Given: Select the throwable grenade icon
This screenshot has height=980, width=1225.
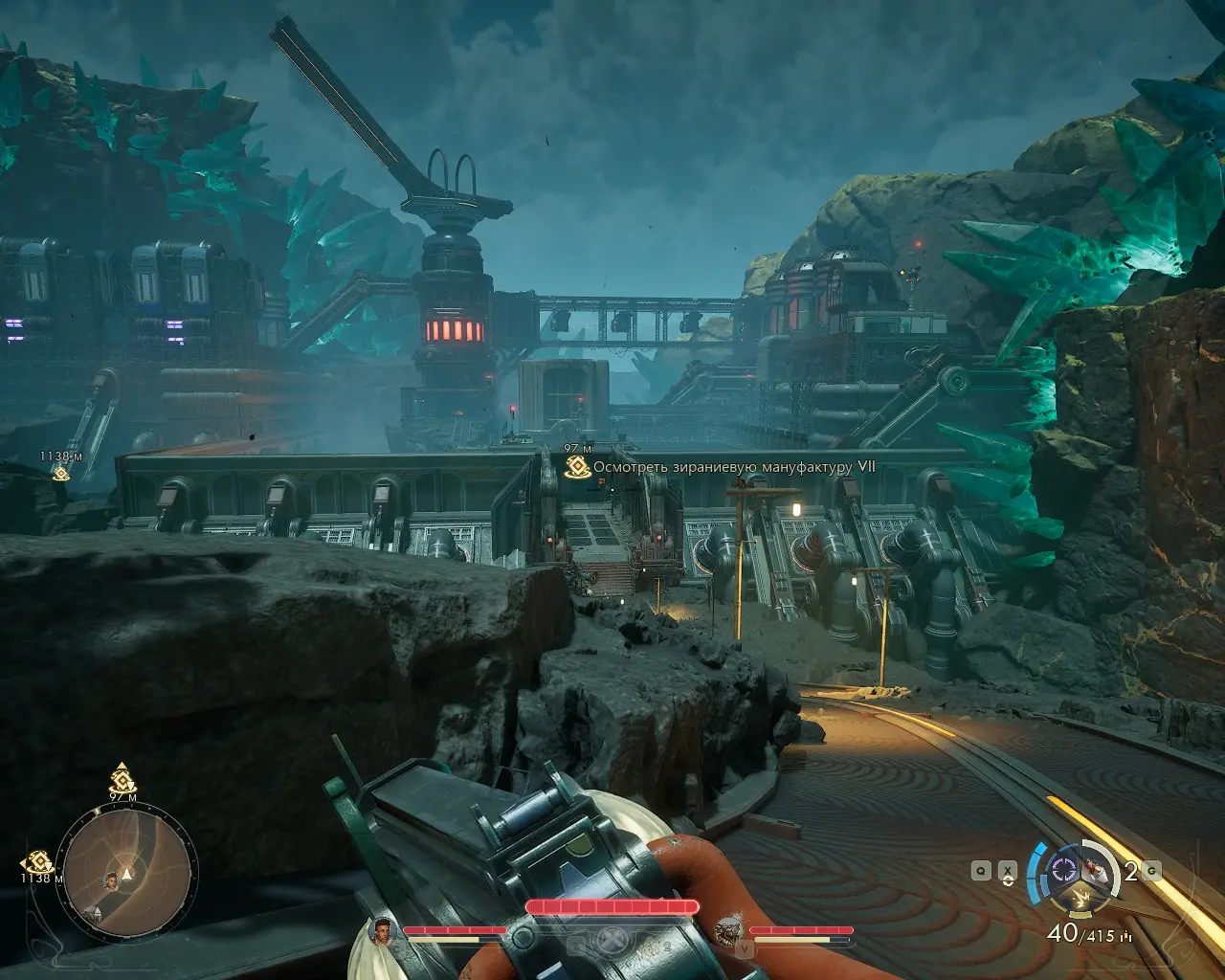Looking at the screenshot, I should click(x=1097, y=869).
